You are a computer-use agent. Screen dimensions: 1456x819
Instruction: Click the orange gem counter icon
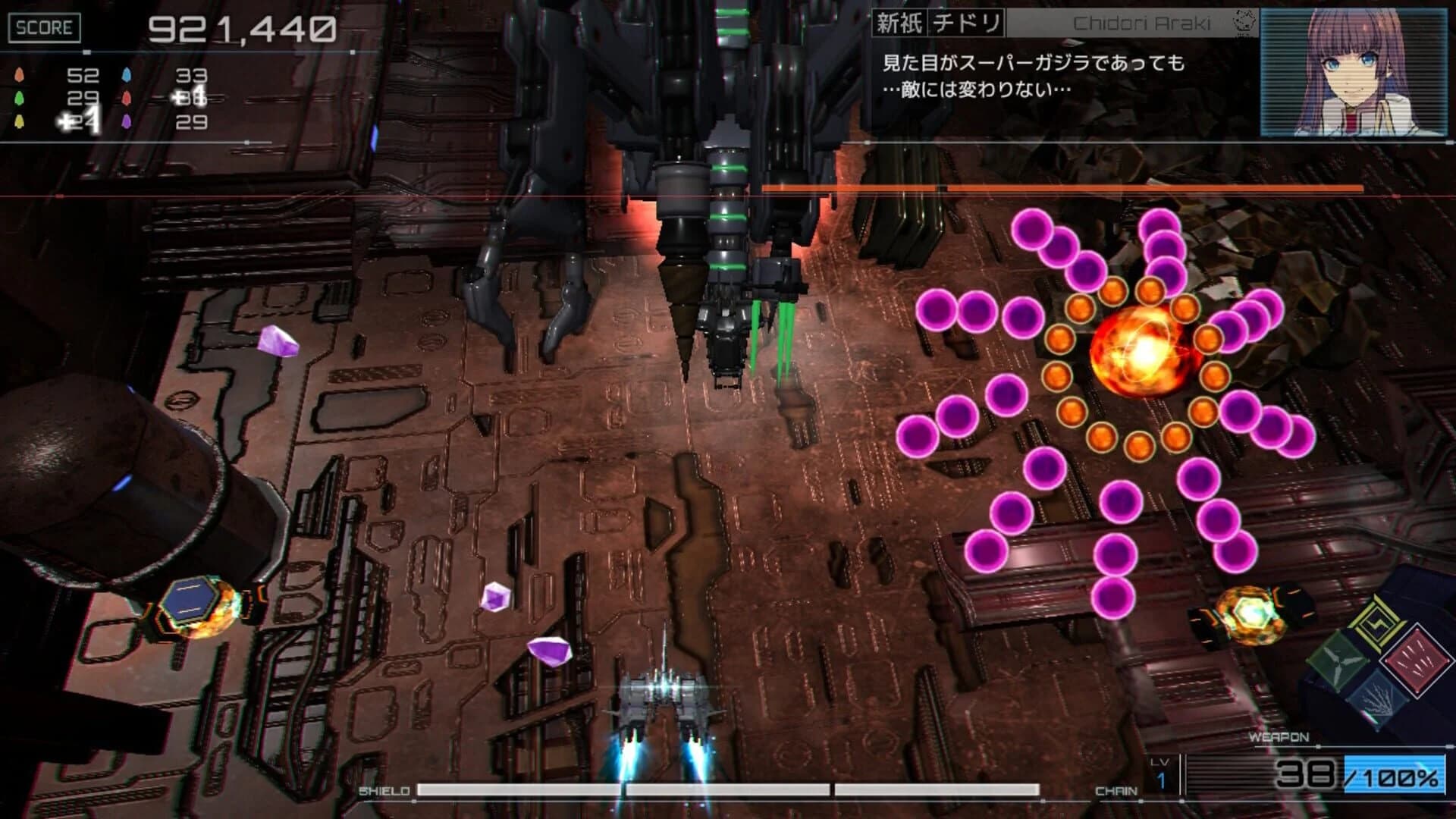(19, 74)
